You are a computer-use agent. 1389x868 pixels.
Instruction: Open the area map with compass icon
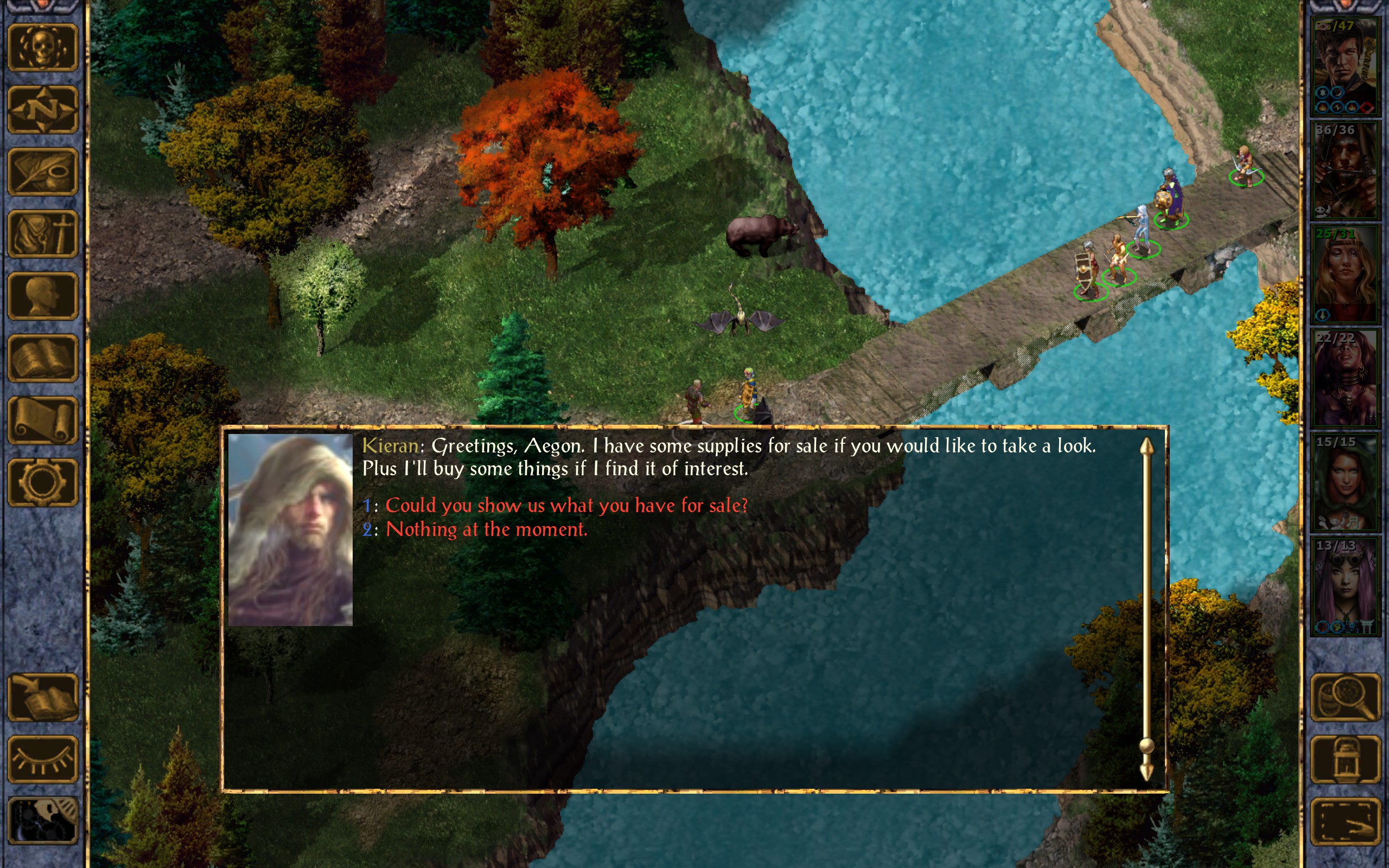[x=43, y=109]
